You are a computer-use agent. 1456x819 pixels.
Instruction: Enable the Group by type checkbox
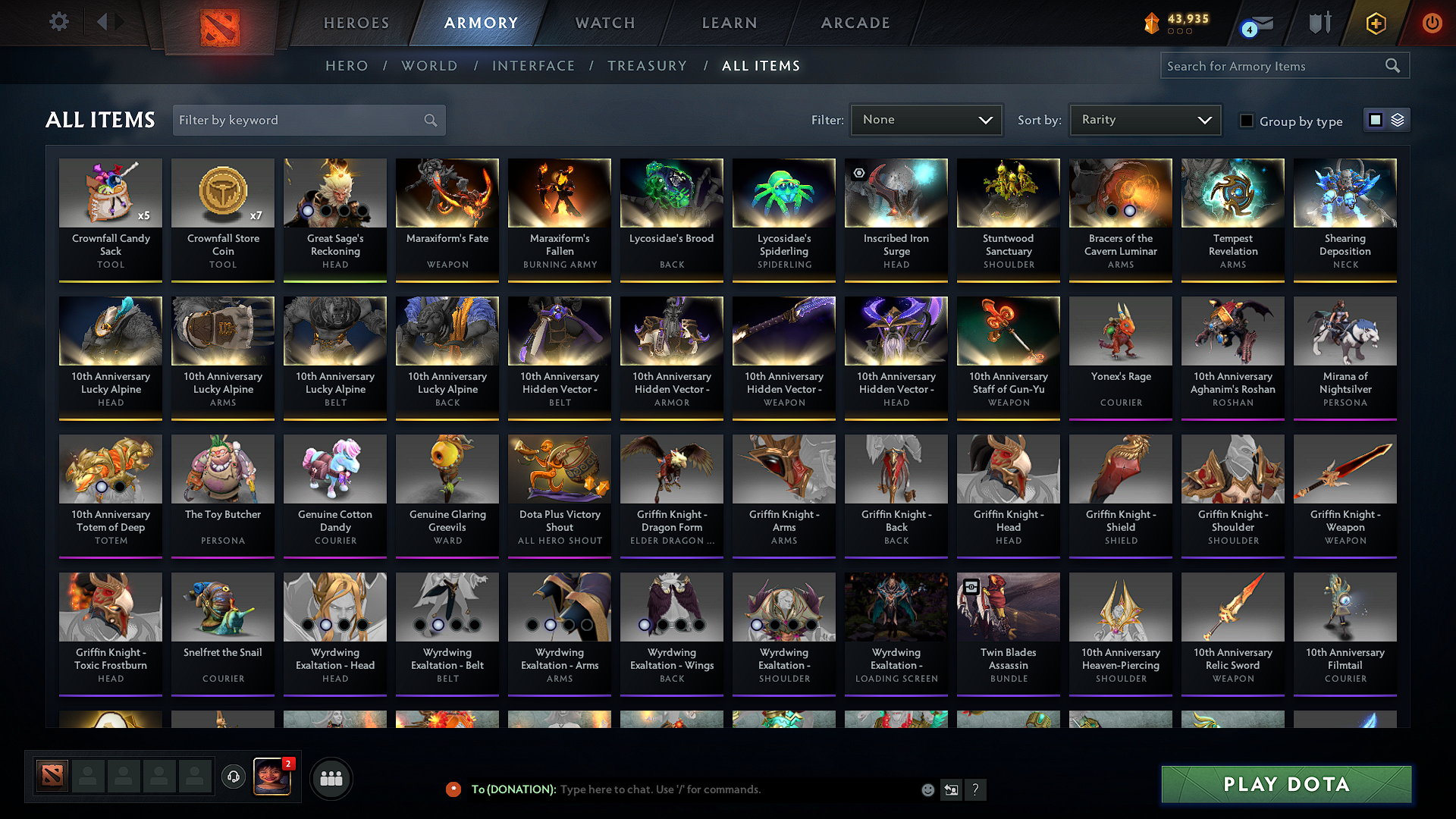point(1247,121)
